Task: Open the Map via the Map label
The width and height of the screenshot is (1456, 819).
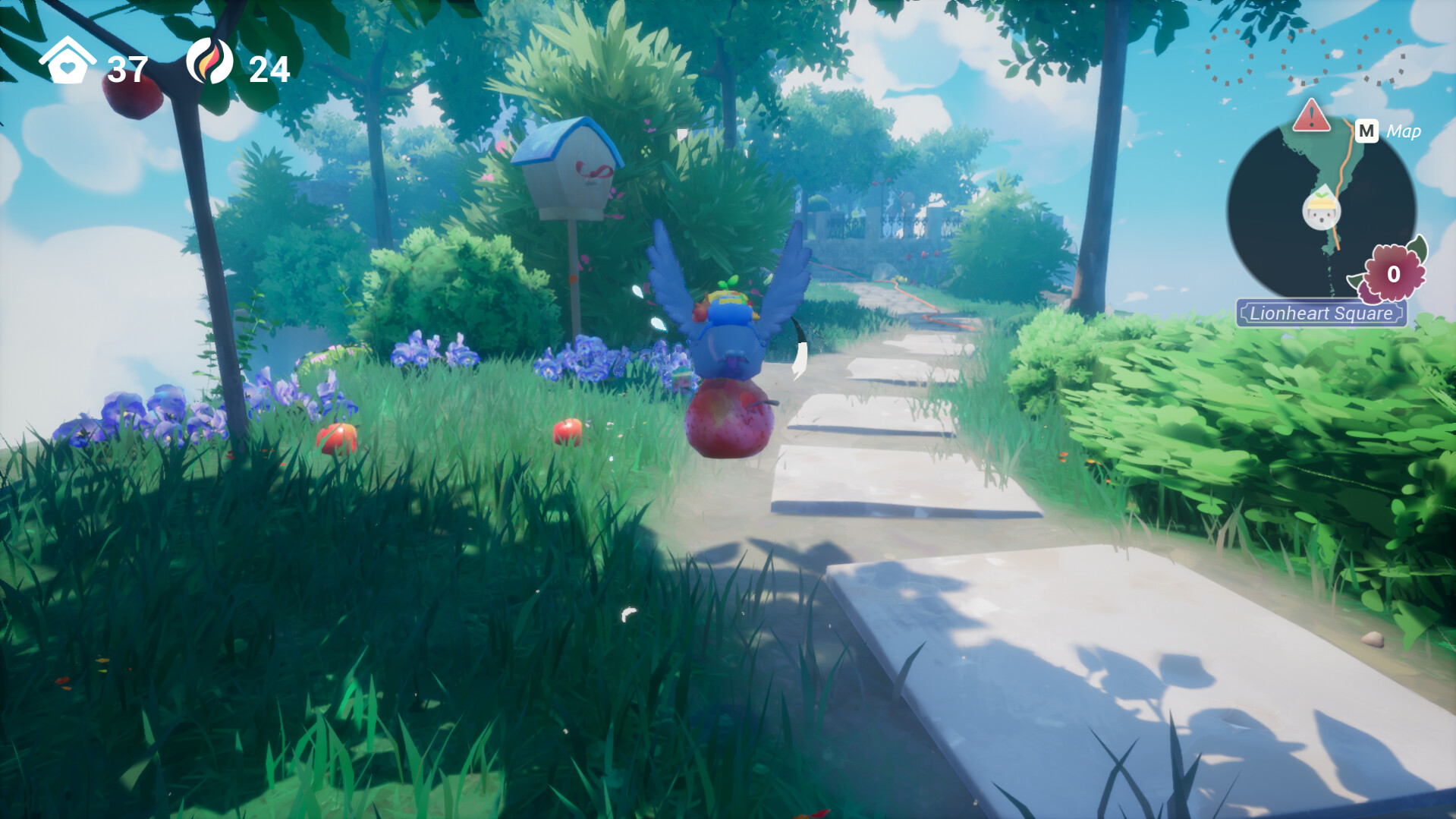Action: pos(1404,131)
